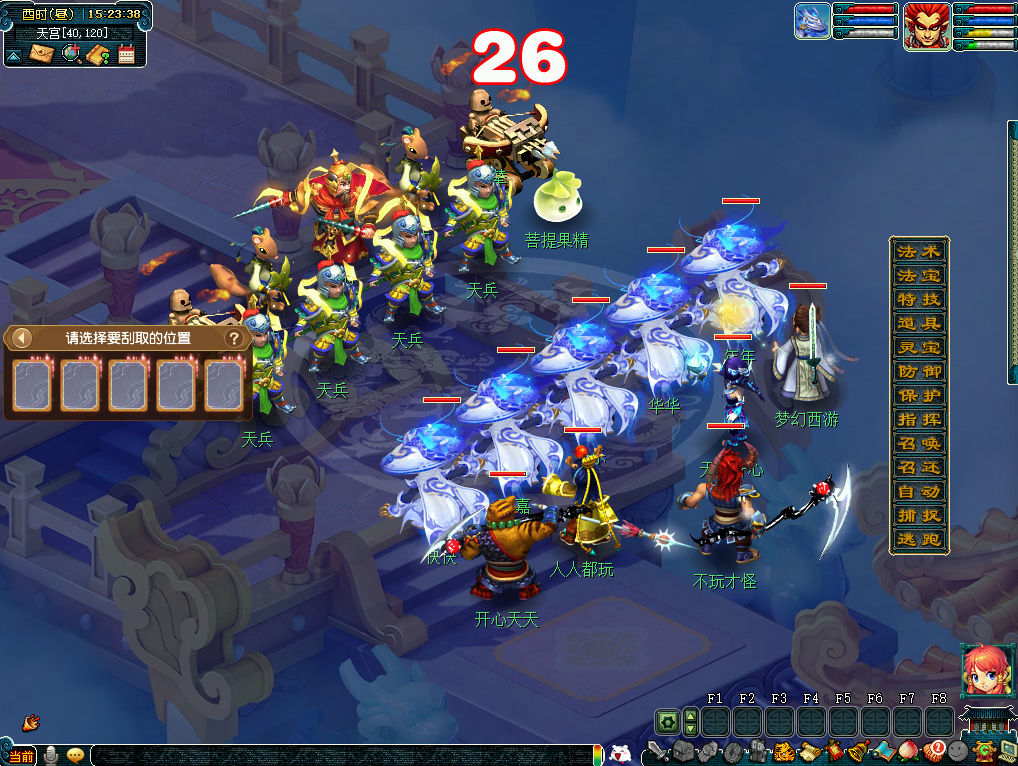The width and height of the screenshot is (1018, 766).
Task: Open the green gear hotkey settings
Action: coord(667,721)
